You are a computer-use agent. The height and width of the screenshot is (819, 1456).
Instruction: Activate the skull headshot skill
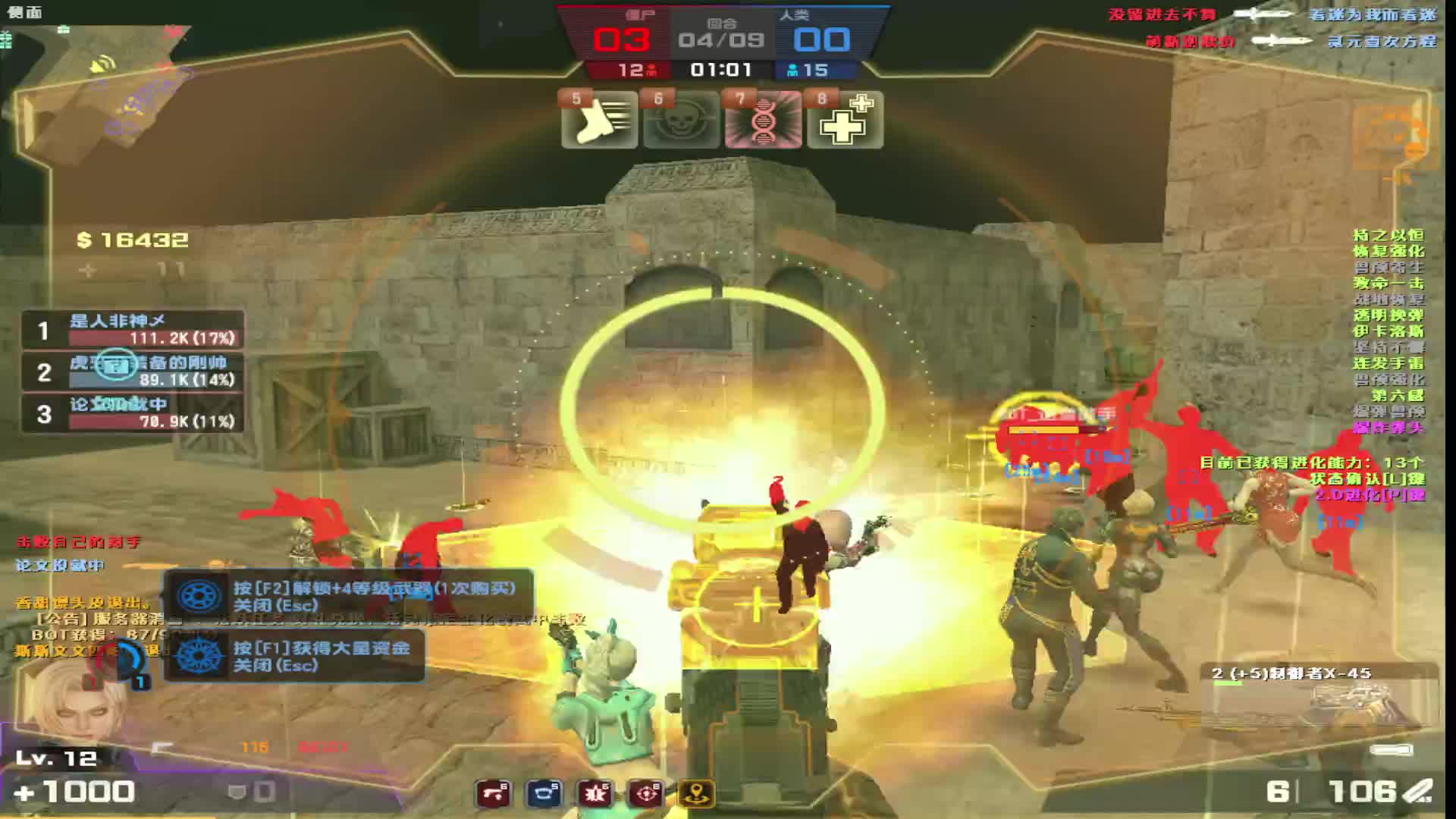pyautogui.click(x=681, y=120)
